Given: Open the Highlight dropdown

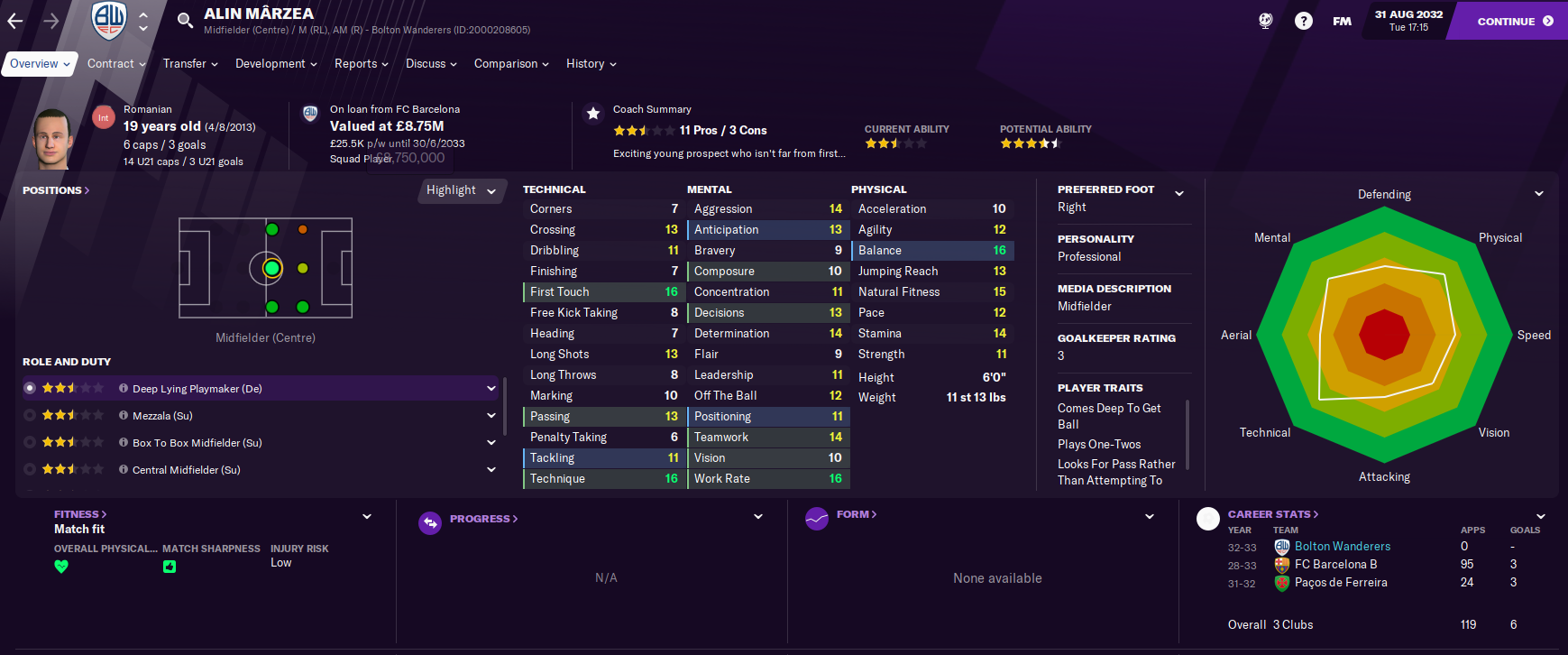Looking at the screenshot, I should [462, 190].
